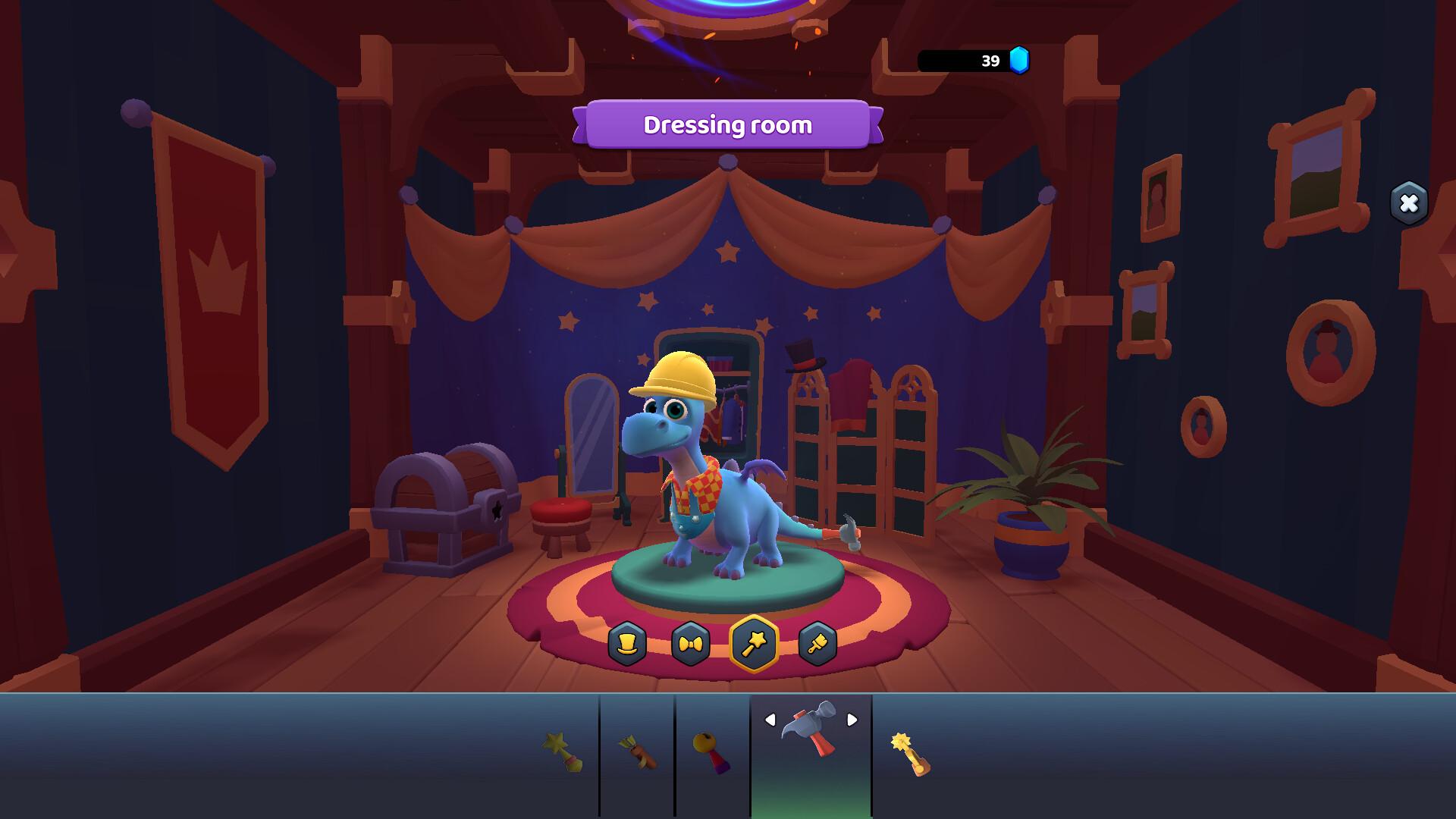Click the Dressing room title banner

[729, 125]
